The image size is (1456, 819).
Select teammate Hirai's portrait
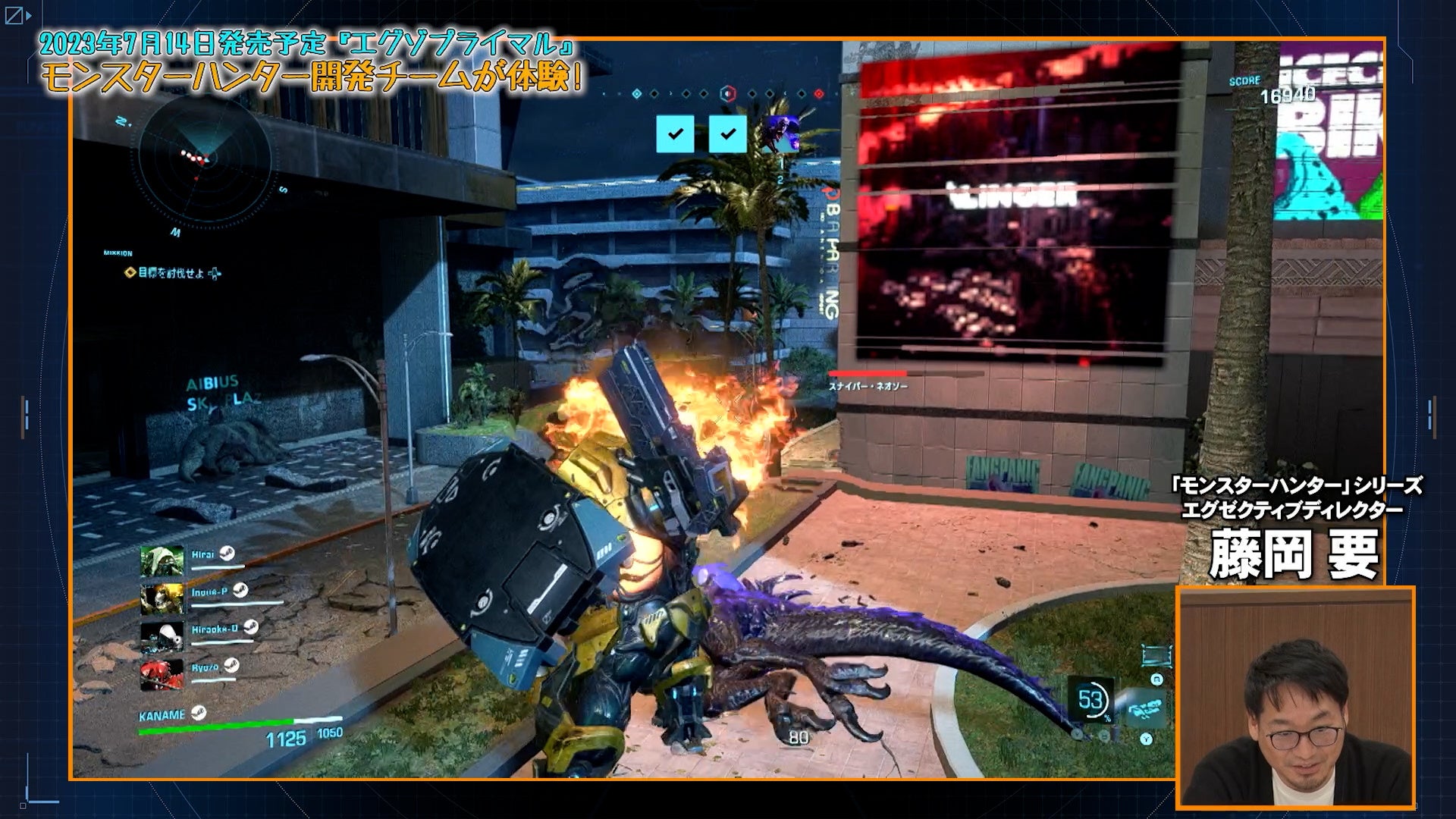click(x=162, y=562)
